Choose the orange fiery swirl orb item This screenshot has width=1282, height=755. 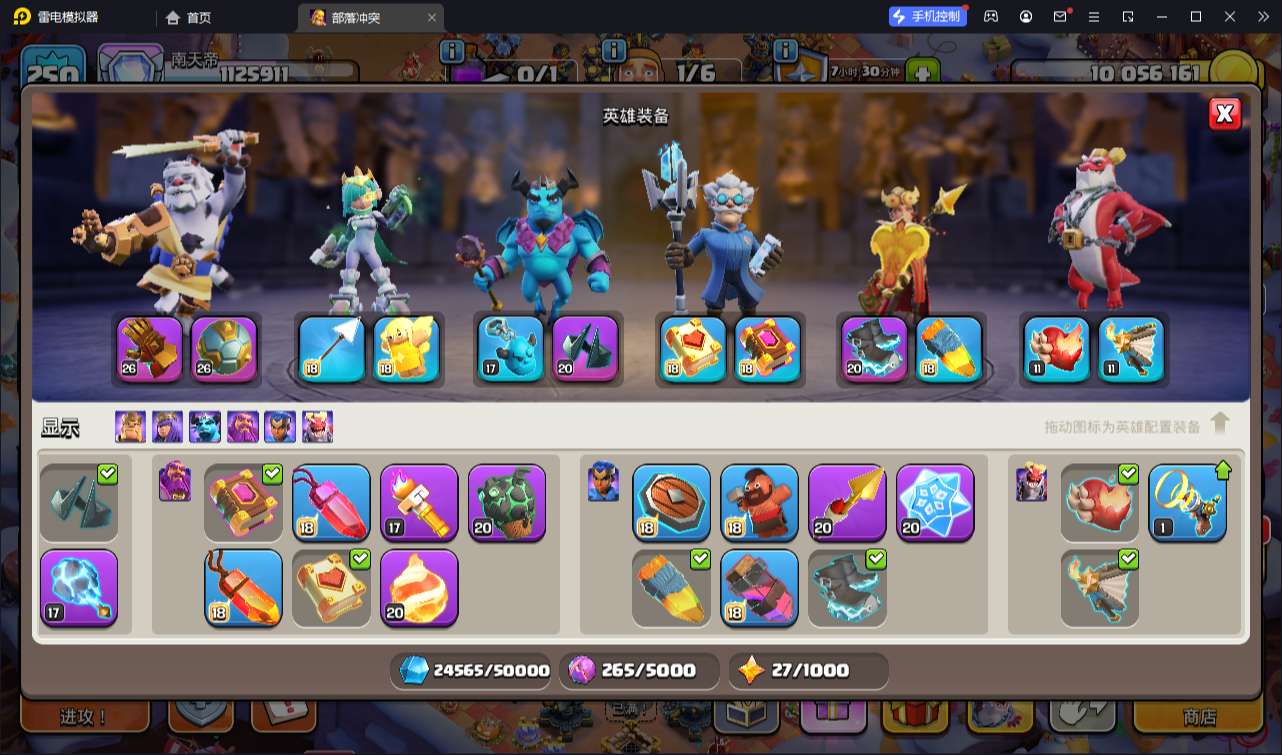(x=419, y=588)
